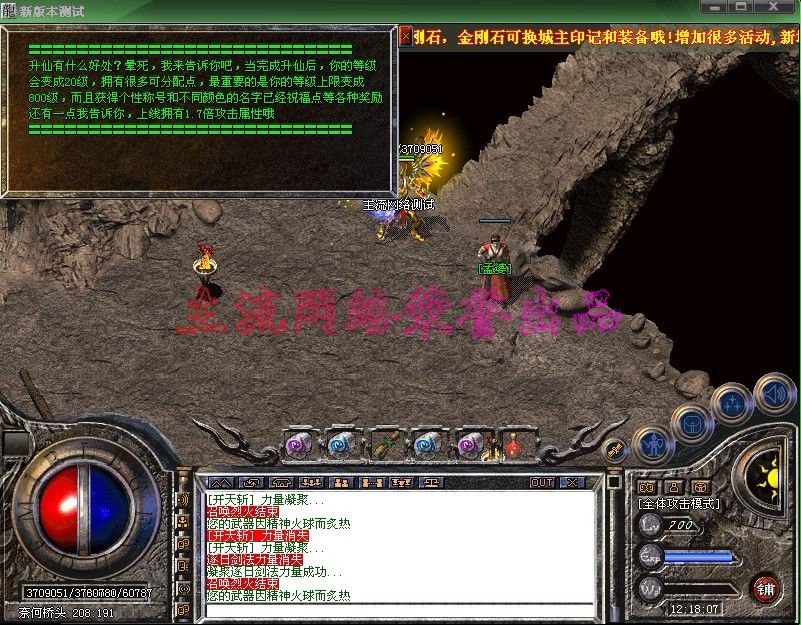Close the scrolling announcement with red X
Viewport: 801px width, 625px height.
[x=405, y=36]
